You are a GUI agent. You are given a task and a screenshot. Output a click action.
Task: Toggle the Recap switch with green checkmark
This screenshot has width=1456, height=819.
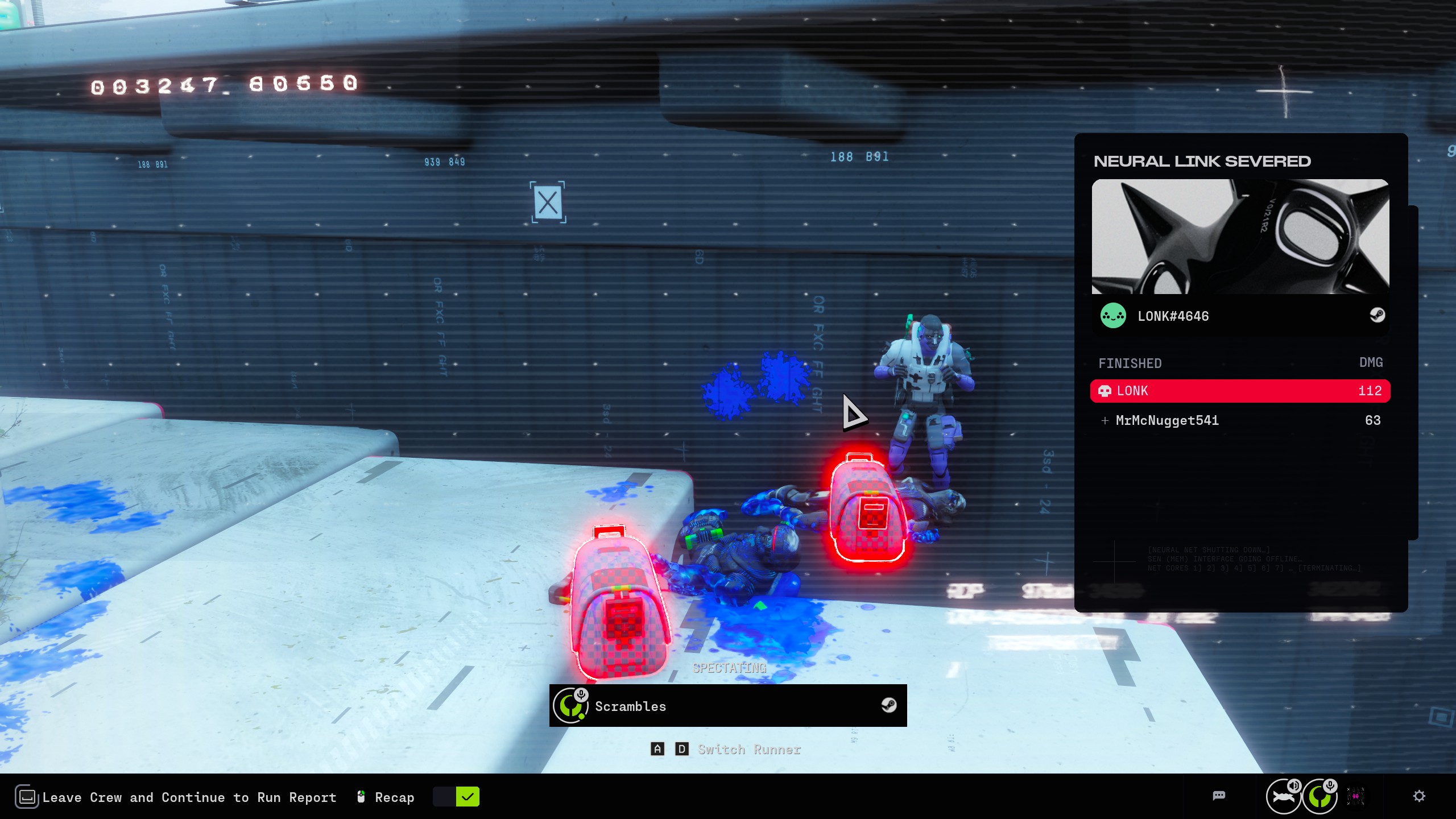coord(456,797)
